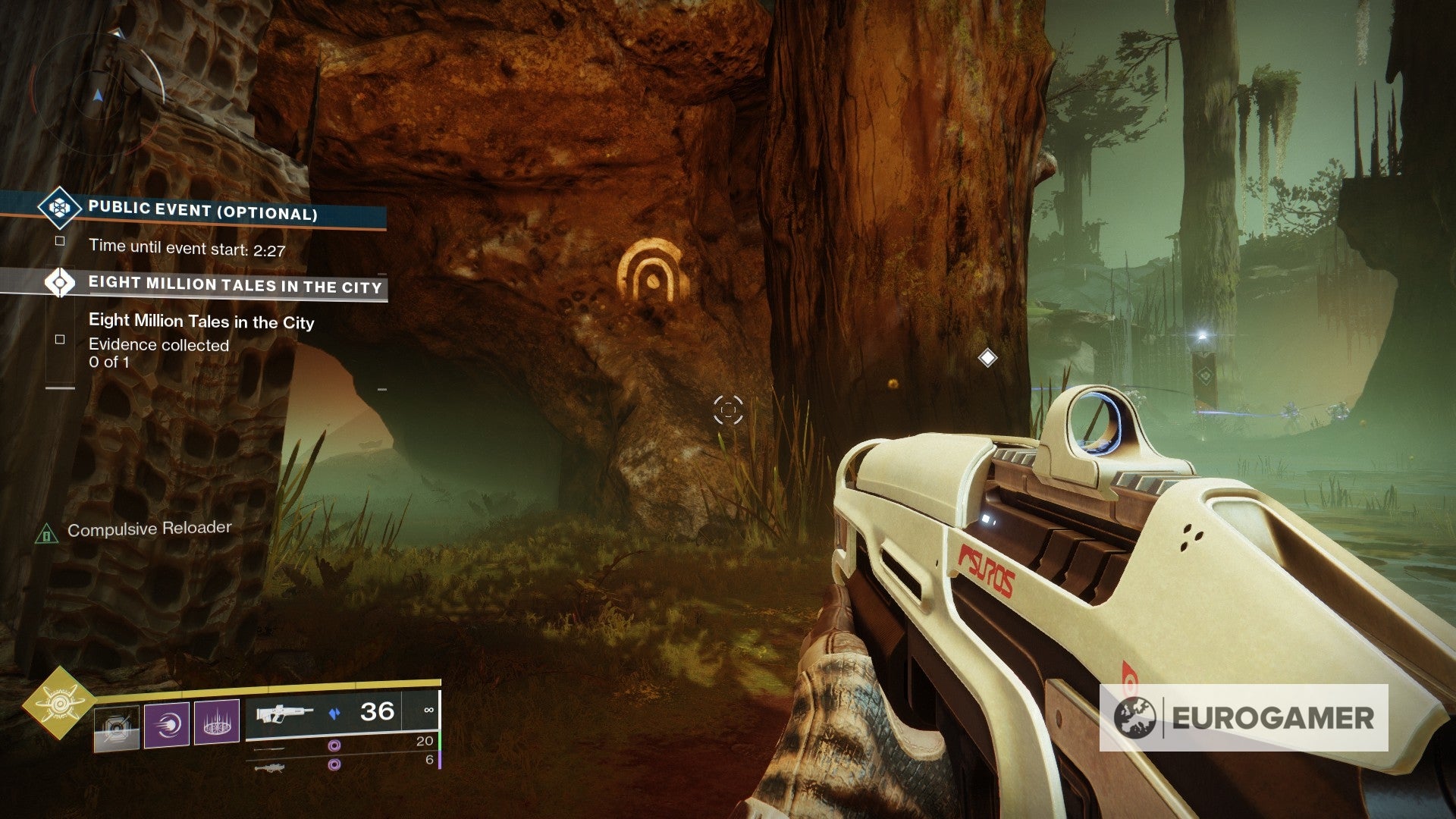Viewport: 1456px width, 819px height.
Task: Click the Compulsive Reloader notification
Action: click(x=149, y=529)
